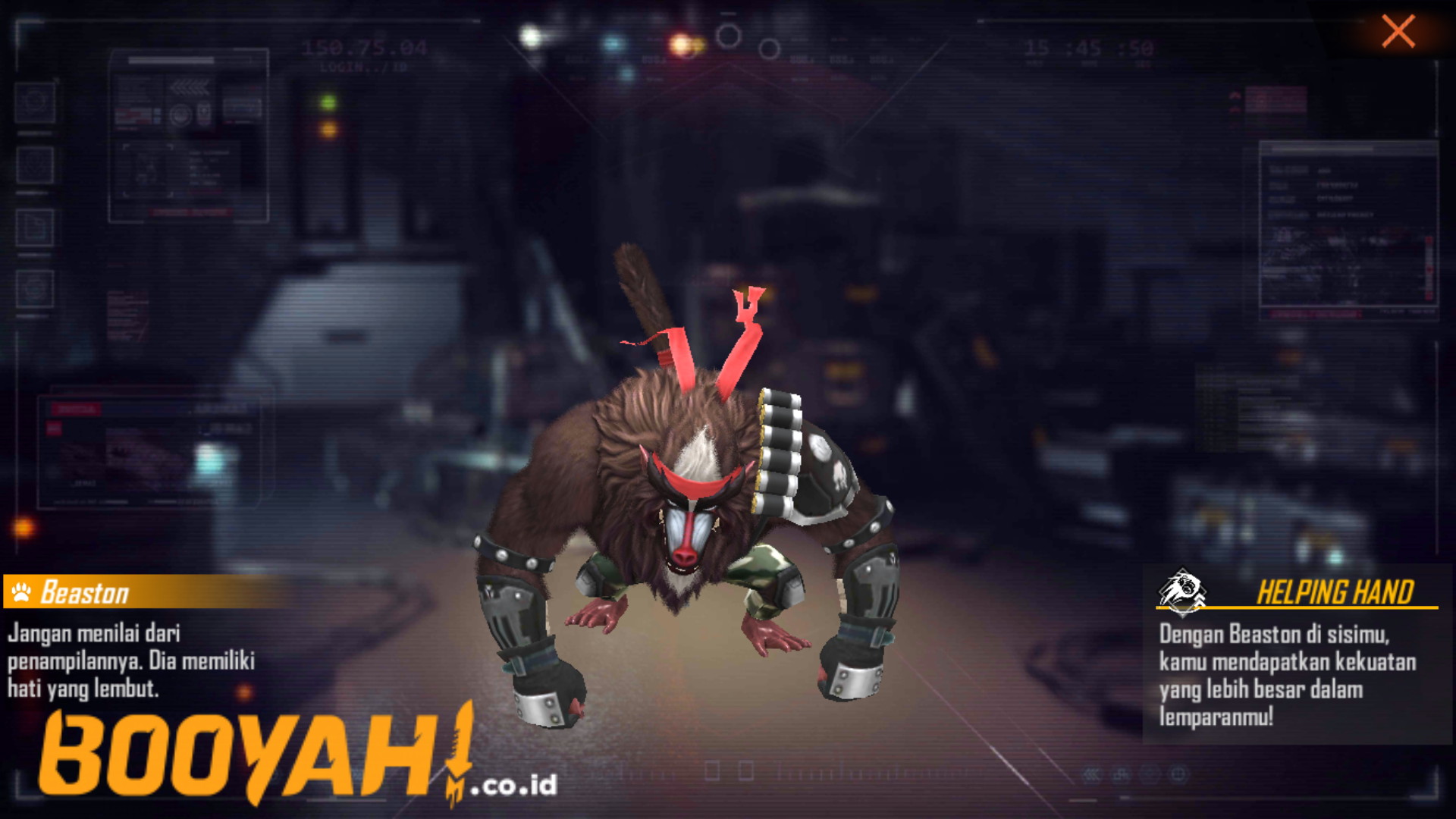1456x819 pixels.
Task: Click the globe icon atop the left sidebar
Action: [34, 101]
